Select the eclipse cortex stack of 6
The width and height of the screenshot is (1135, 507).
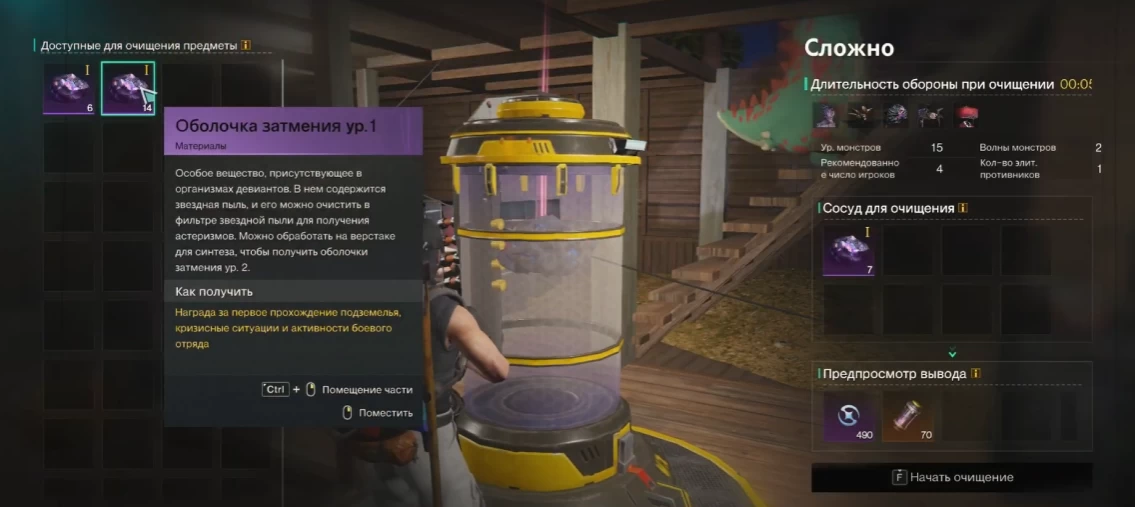coord(69,89)
